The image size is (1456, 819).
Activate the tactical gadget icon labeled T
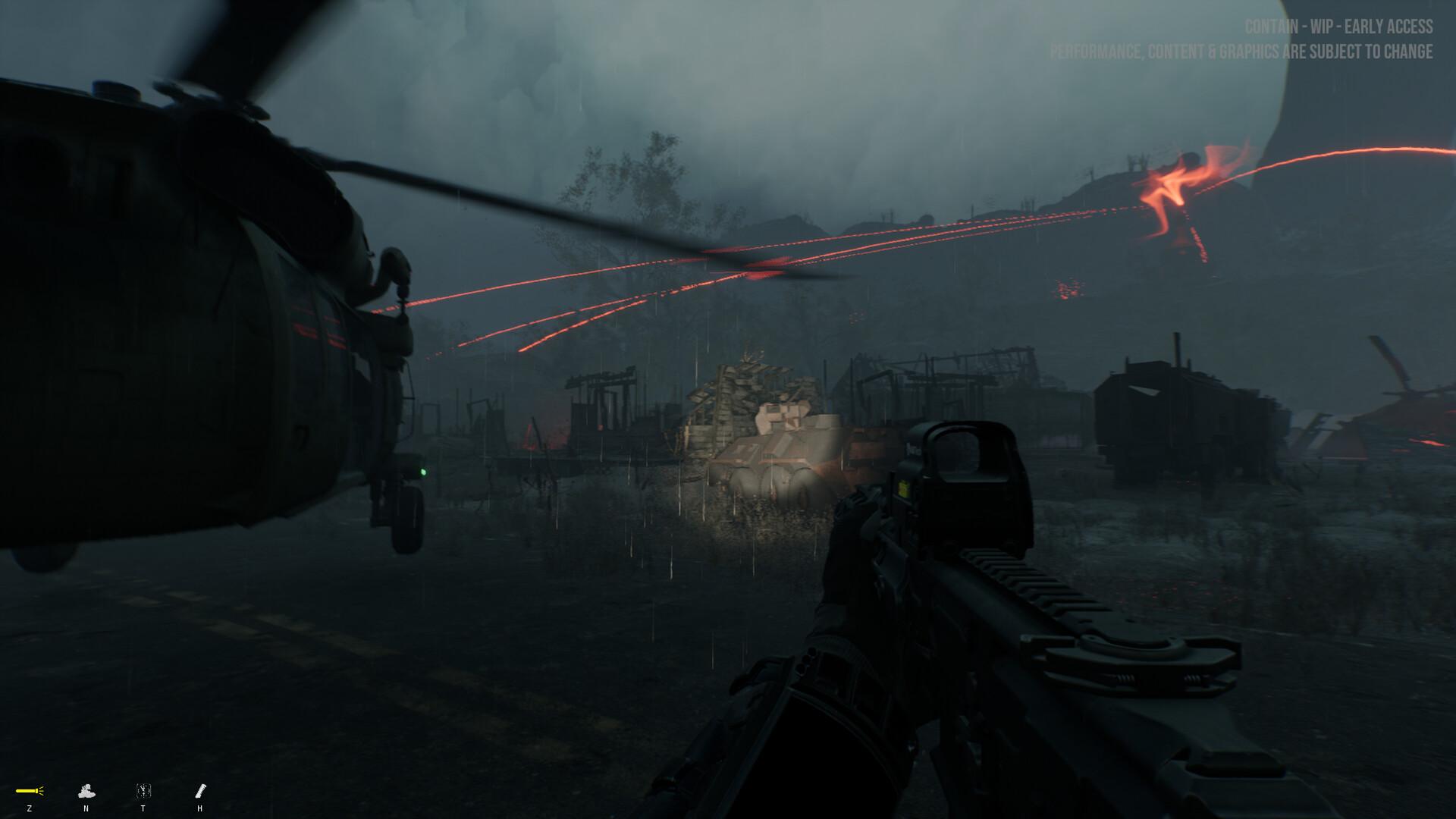(143, 790)
